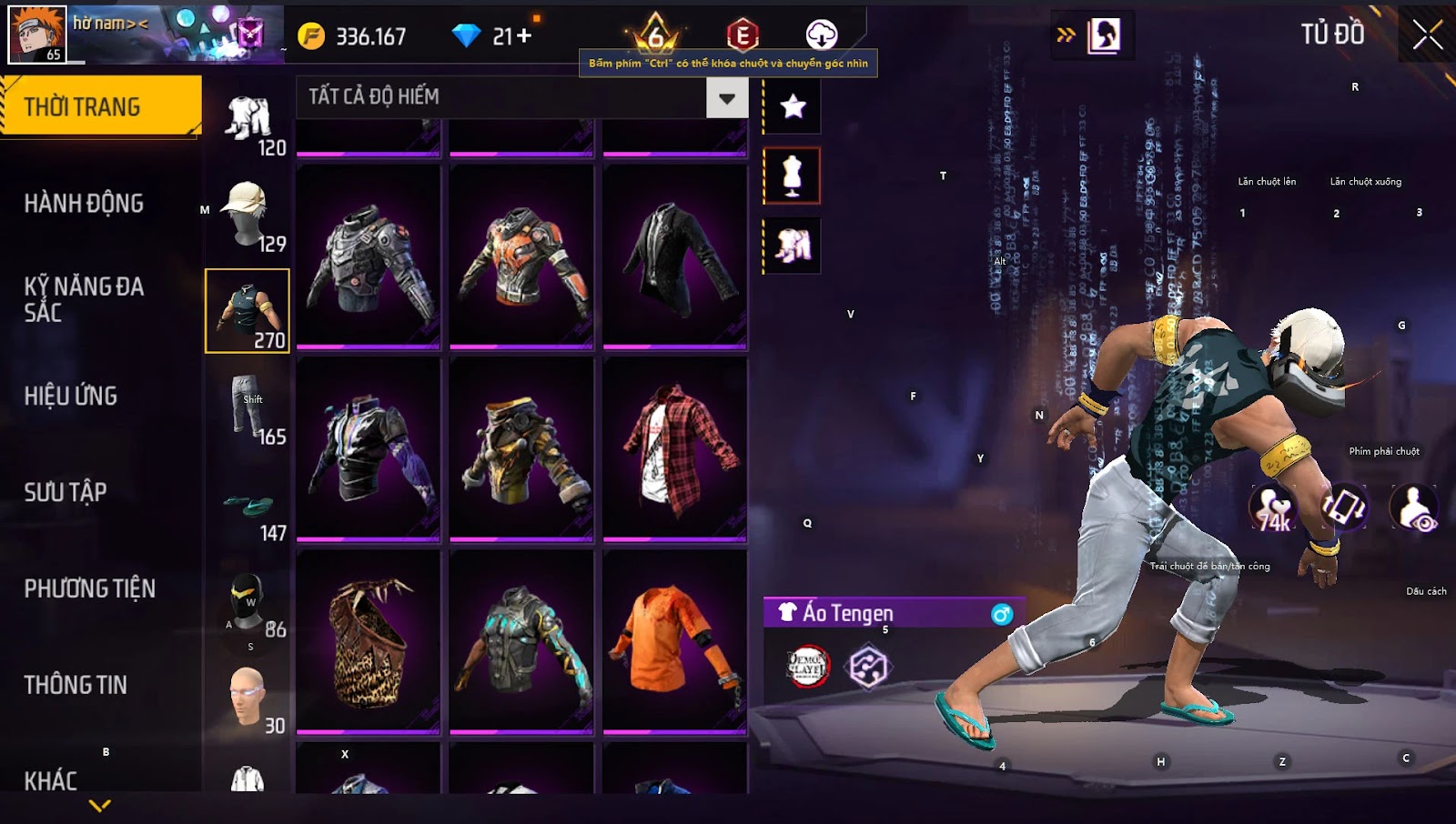Open the pants subcategory with 165 items
The width and height of the screenshot is (1456, 824).
click(248, 407)
